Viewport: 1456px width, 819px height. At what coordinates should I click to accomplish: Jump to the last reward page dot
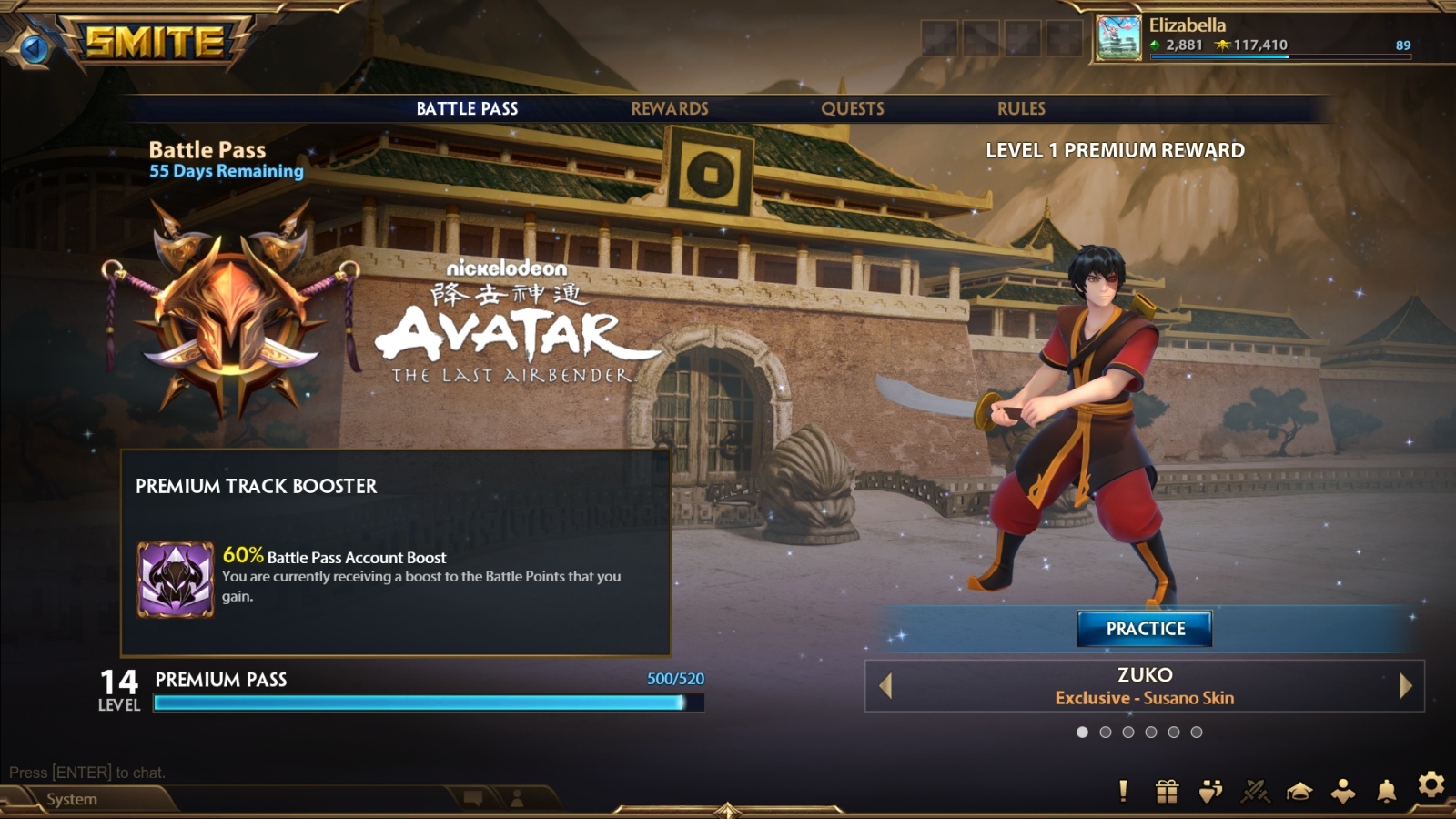1197,732
